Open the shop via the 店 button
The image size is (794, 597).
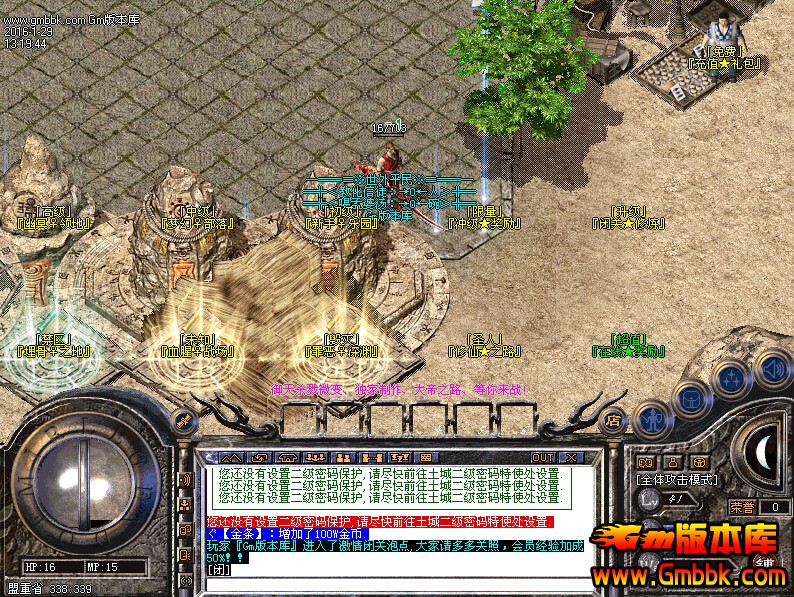tap(613, 420)
